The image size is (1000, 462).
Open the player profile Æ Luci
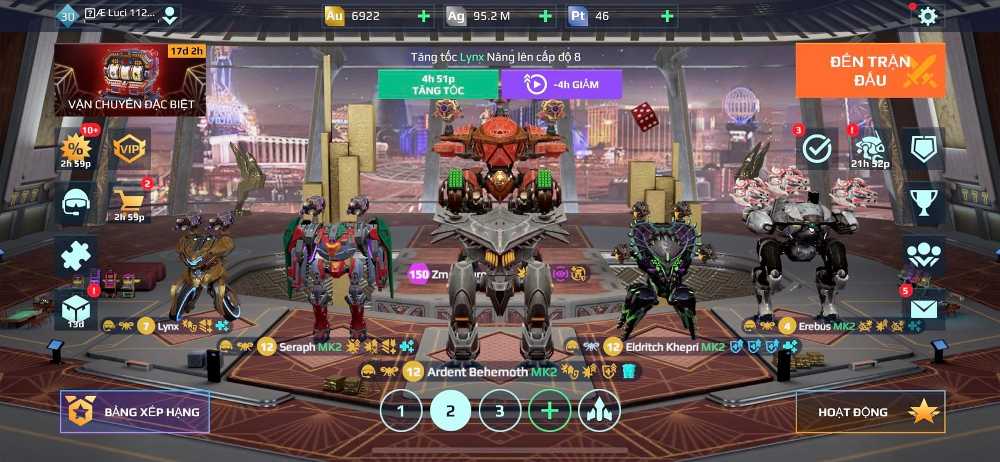[x=118, y=15]
